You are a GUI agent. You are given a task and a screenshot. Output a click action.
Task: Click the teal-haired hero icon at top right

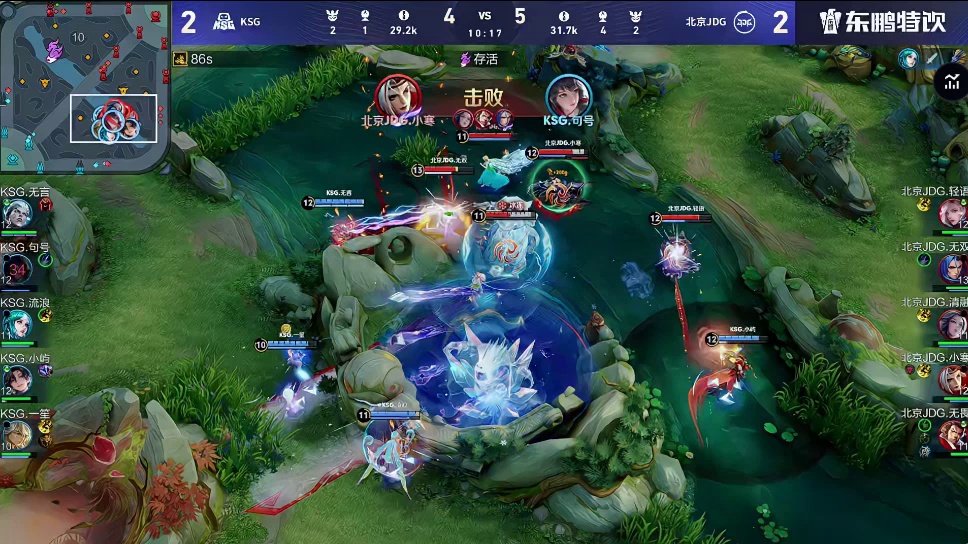tap(908, 59)
